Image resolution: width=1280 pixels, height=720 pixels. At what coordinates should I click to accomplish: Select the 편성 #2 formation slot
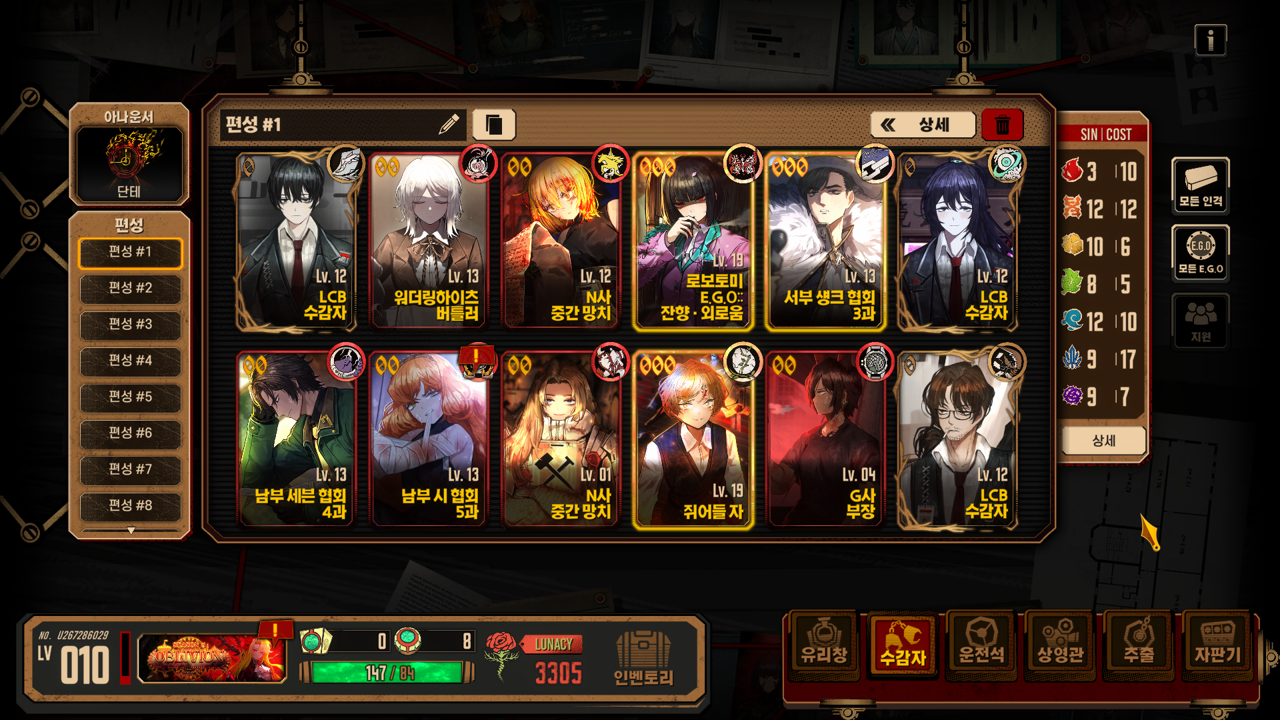click(x=130, y=289)
